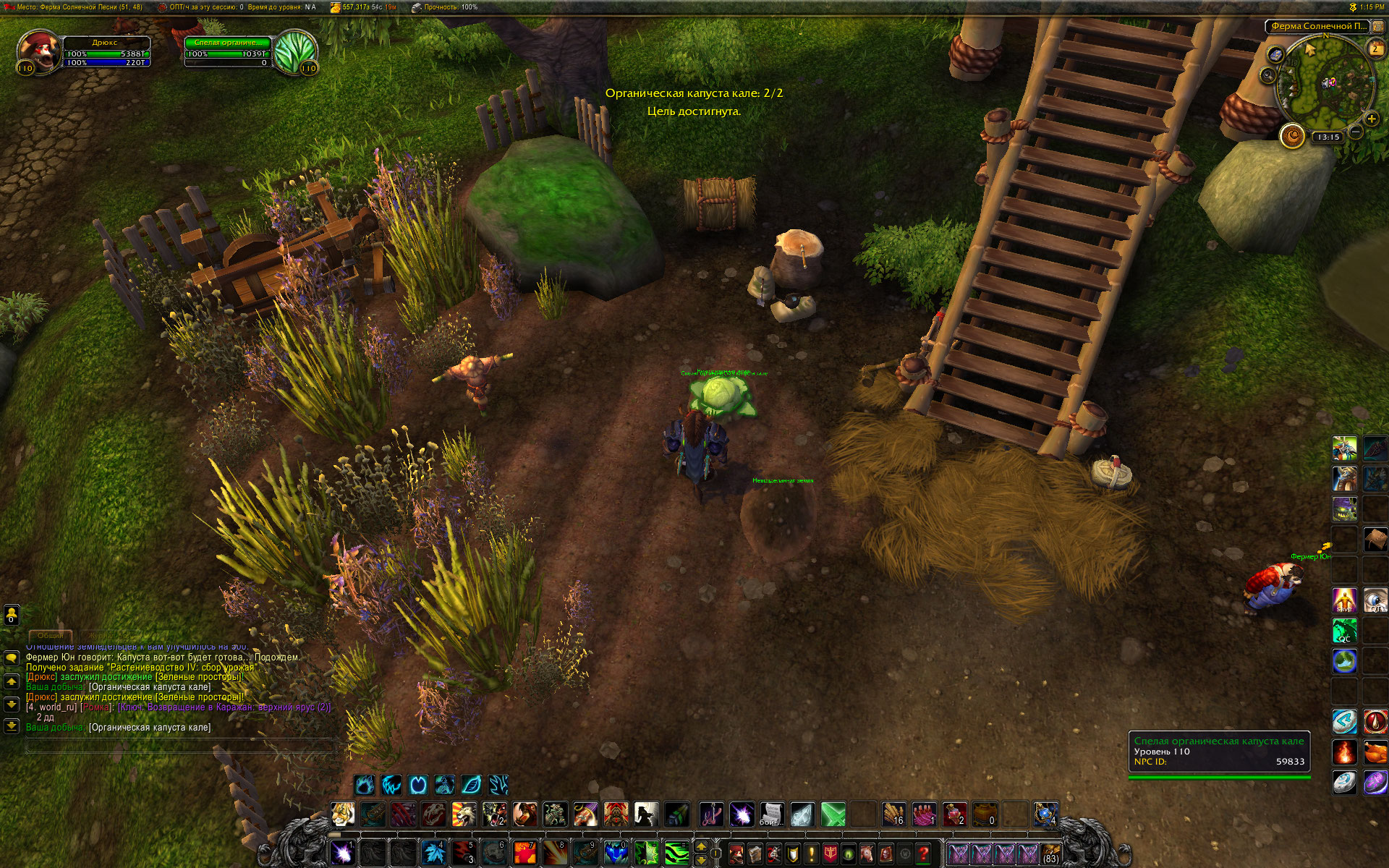Open the backpack showing 83 free slots
The image size is (1389, 868).
(1050, 854)
